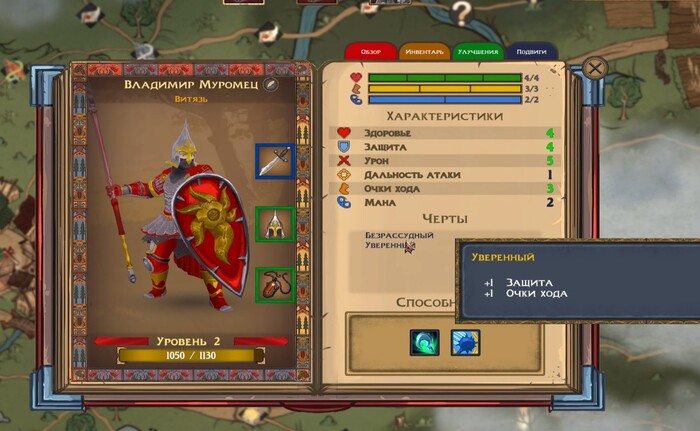Activate the green swirl ability icon
Viewport: 700px width, 431px height.
pos(424,342)
